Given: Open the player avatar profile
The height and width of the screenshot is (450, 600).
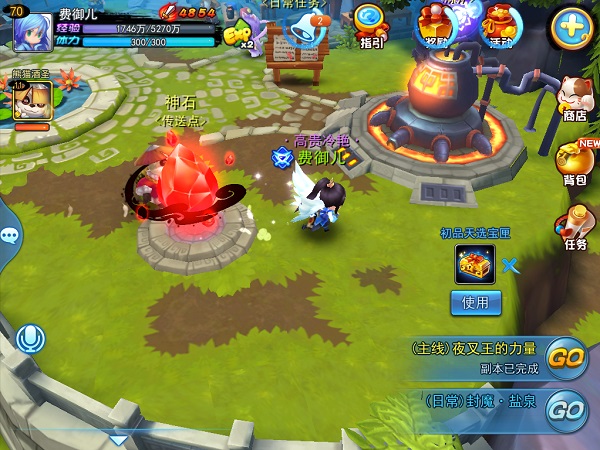Looking at the screenshot, I should pyautogui.click(x=31, y=31).
